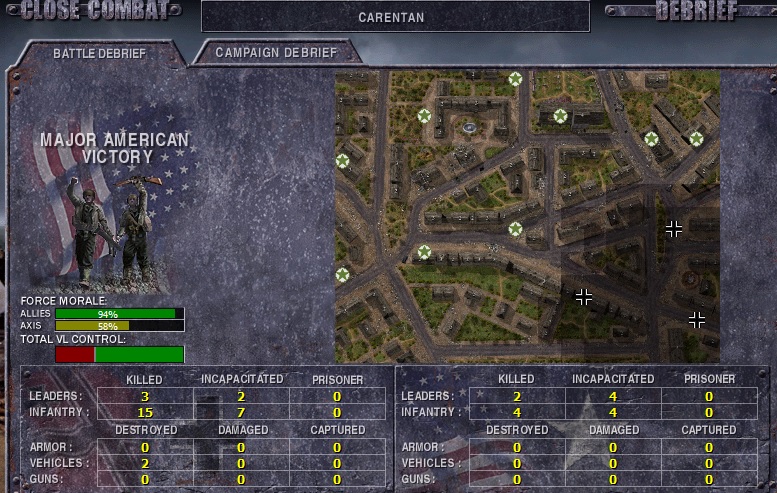This screenshot has height=493, width=777.
Task: Select the Battle Debrief tab
Action: pyautogui.click(x=99, y=54)
